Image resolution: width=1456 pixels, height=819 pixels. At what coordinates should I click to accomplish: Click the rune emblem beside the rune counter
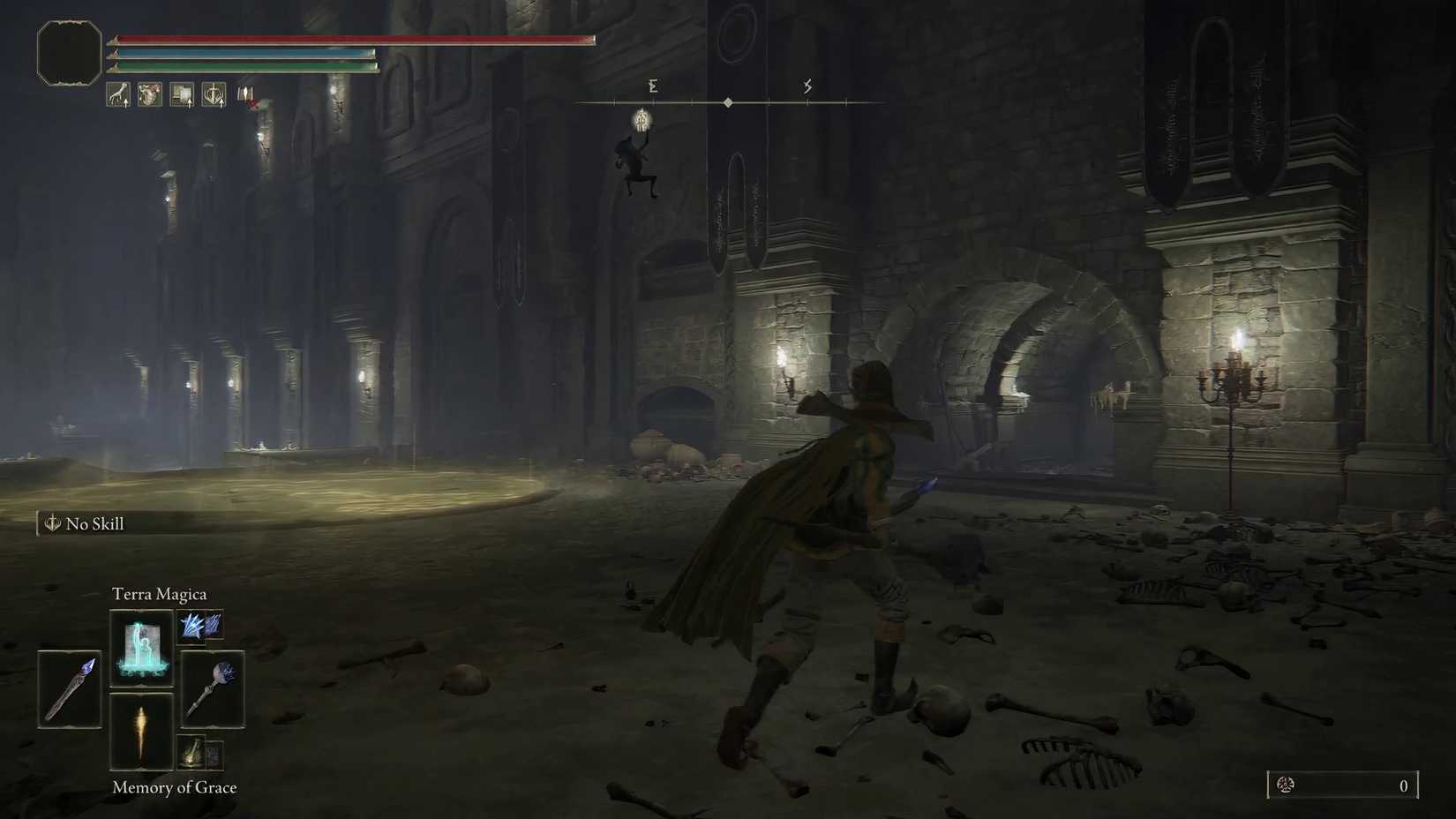pyautogui.click(x=1287, y=785)
